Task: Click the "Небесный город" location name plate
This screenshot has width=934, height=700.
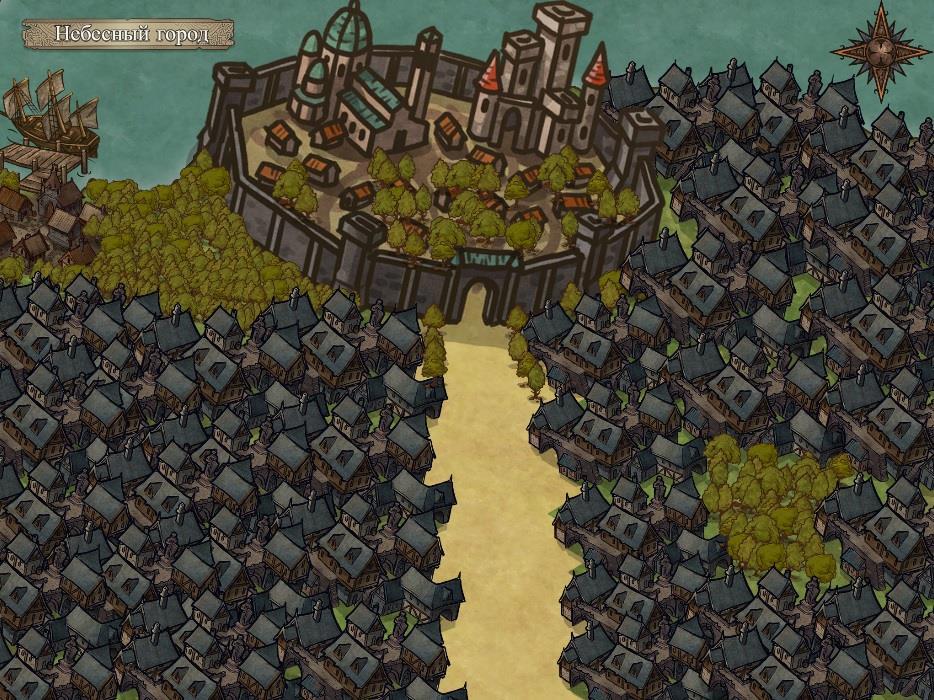Action: [129, 34]
